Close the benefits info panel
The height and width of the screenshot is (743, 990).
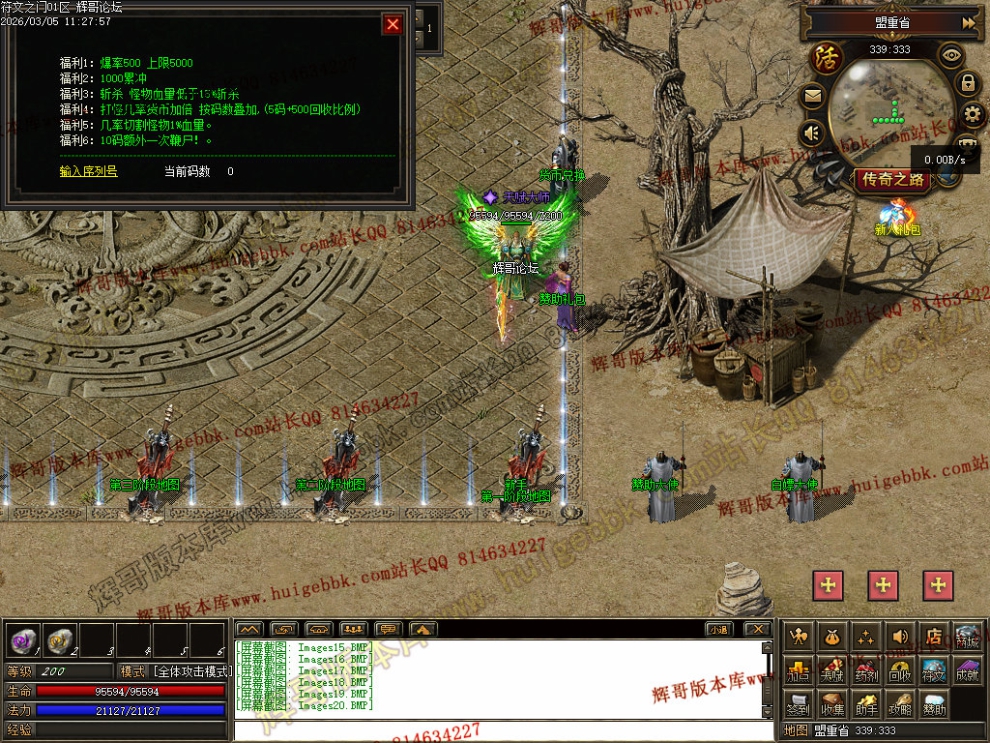393,24
